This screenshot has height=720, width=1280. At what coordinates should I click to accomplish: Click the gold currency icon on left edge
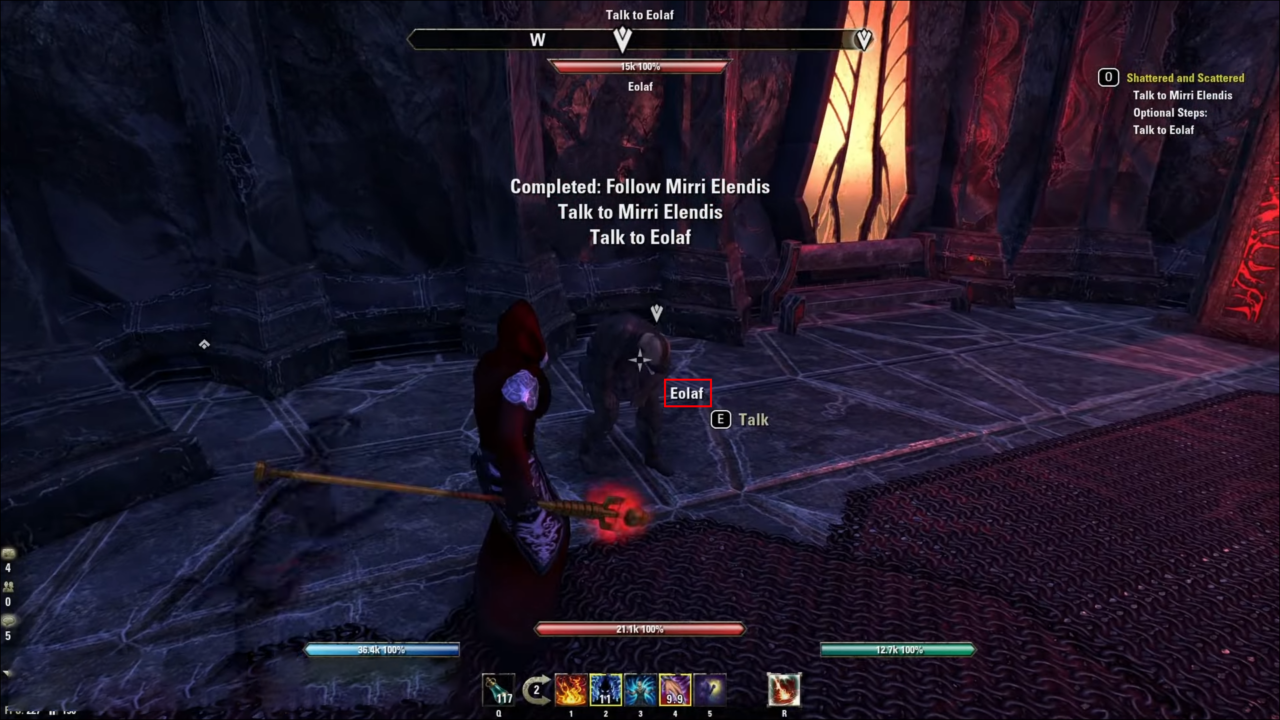8,553
